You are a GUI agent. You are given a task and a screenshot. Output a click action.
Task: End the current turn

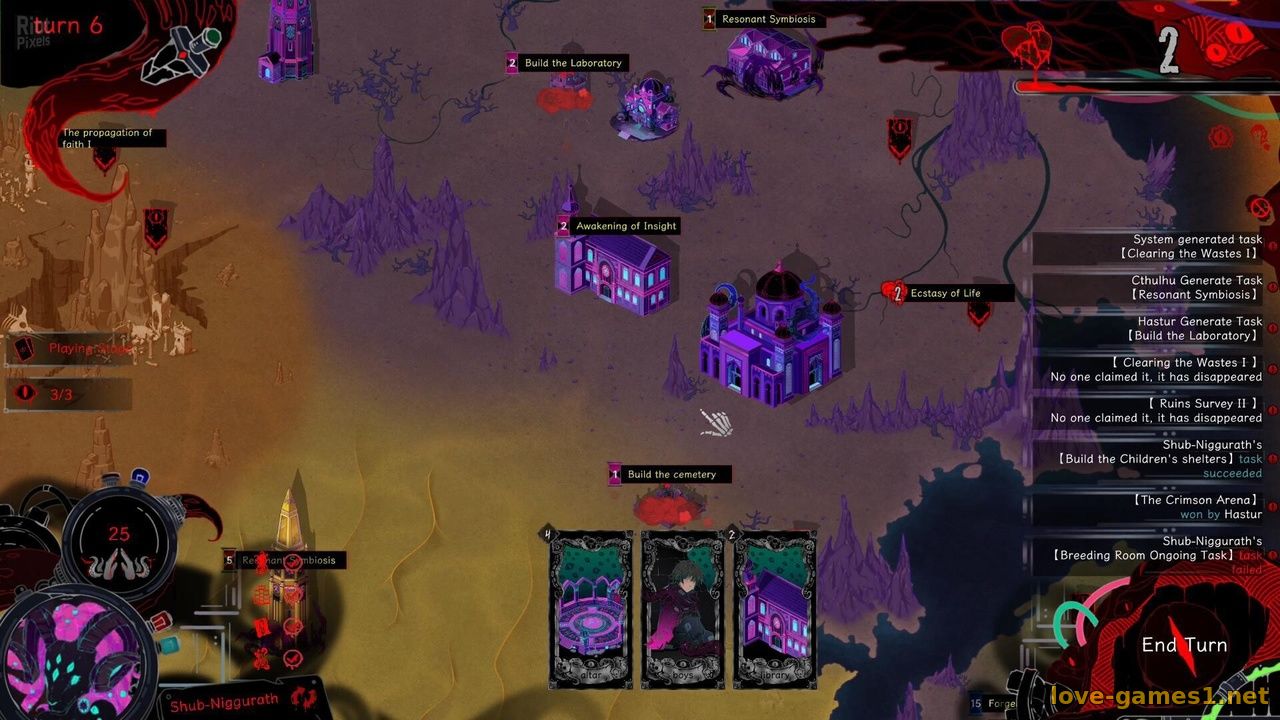tap(1184, 645)
